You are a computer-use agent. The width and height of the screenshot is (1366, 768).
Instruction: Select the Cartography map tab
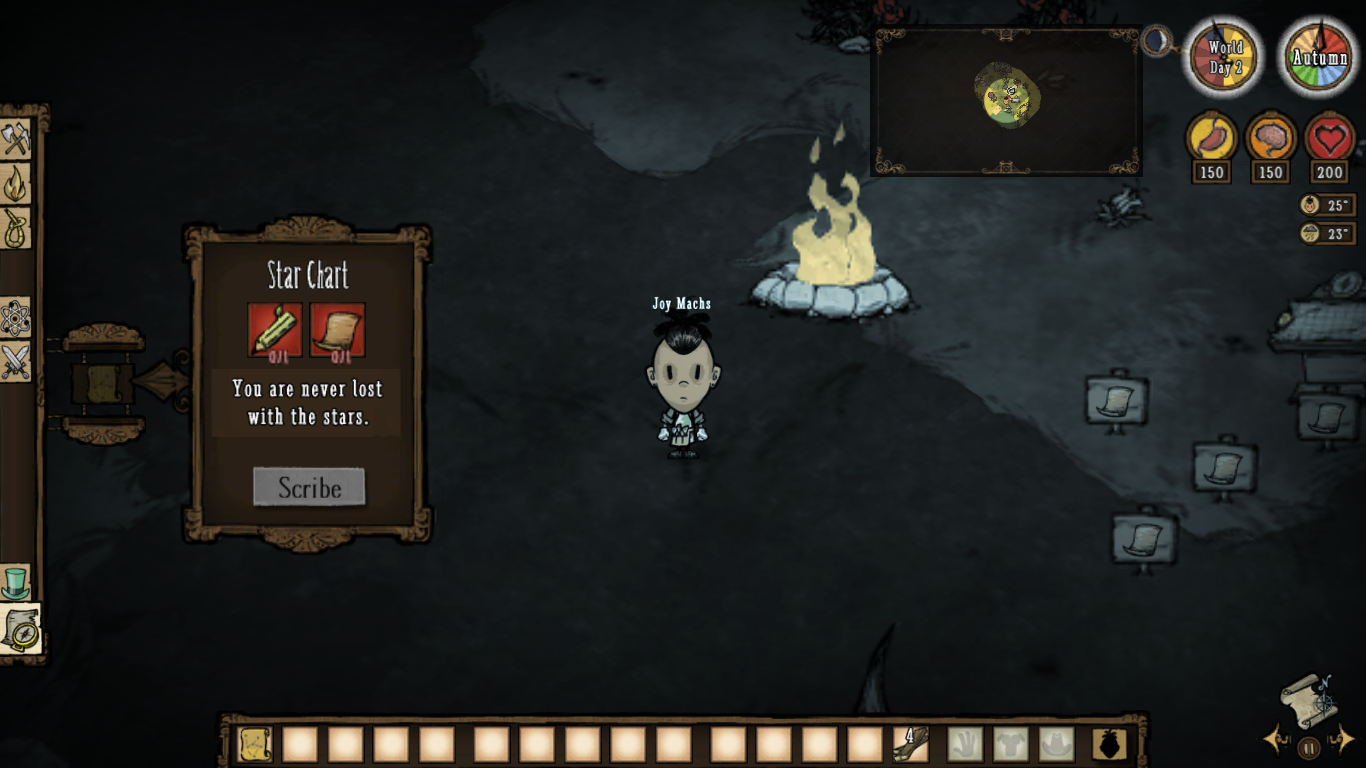coord(19,628)
